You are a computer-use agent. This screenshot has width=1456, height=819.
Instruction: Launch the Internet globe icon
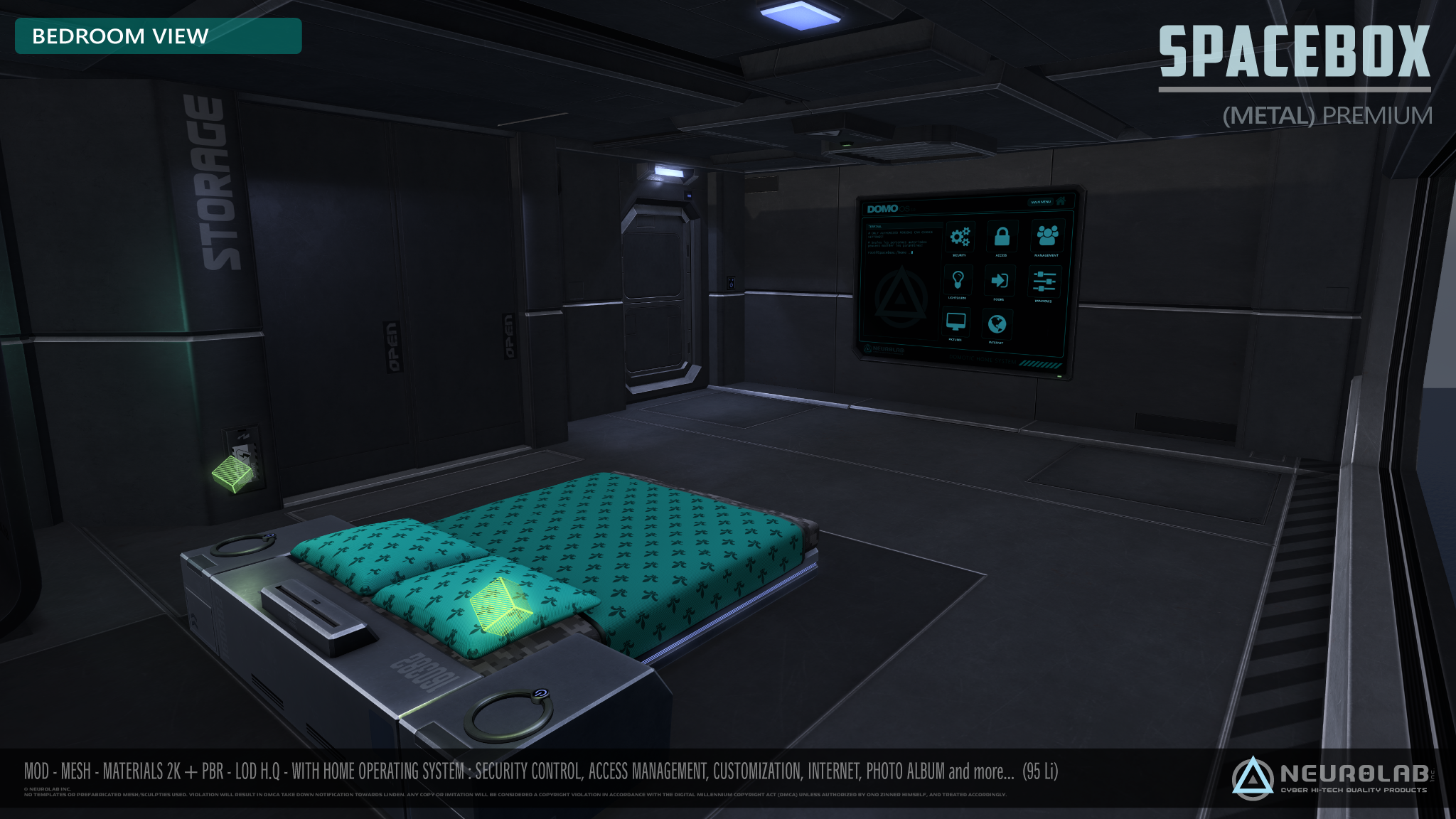click(x=997, y=324)
